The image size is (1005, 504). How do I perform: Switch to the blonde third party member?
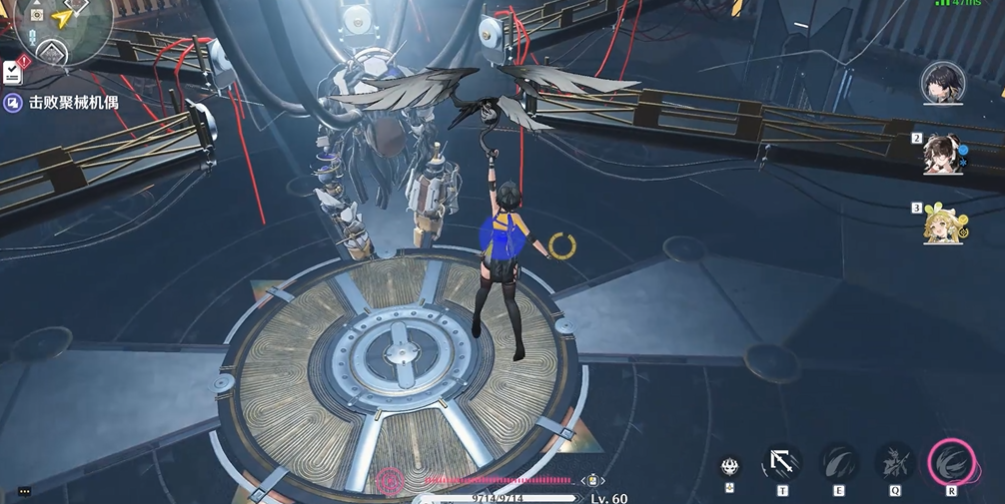pyautogui.click(x=942, y=223)
